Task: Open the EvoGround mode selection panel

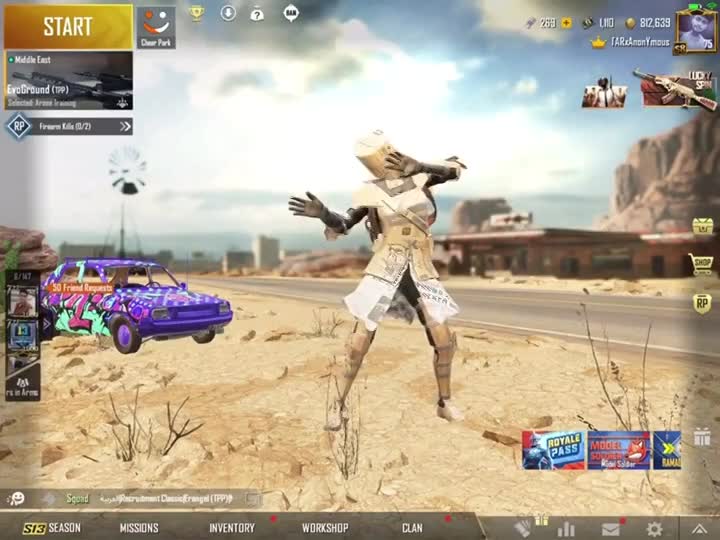Action: coord(68,80)
